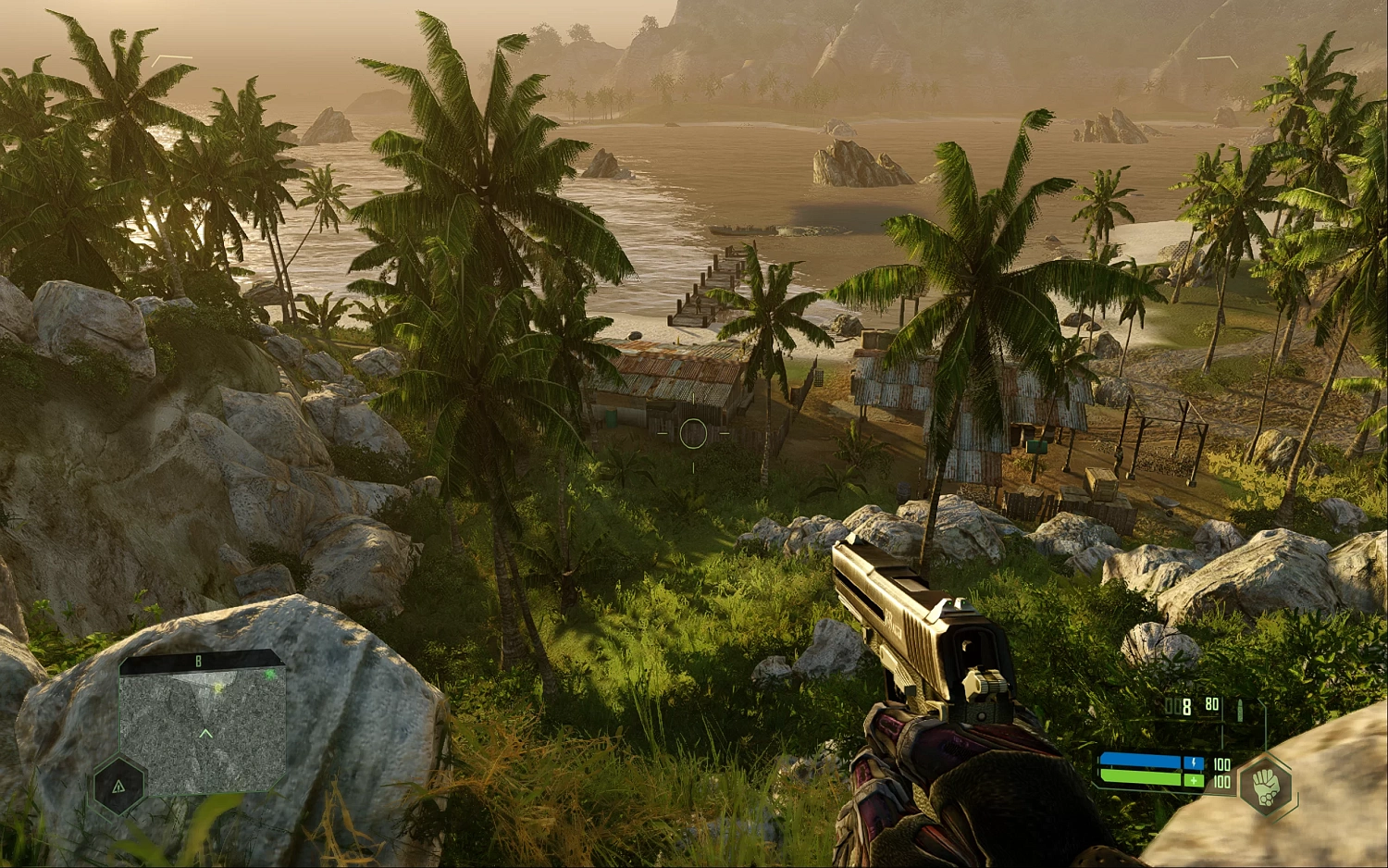Click the green objective blip on the minimap

(x=269, y=674)
